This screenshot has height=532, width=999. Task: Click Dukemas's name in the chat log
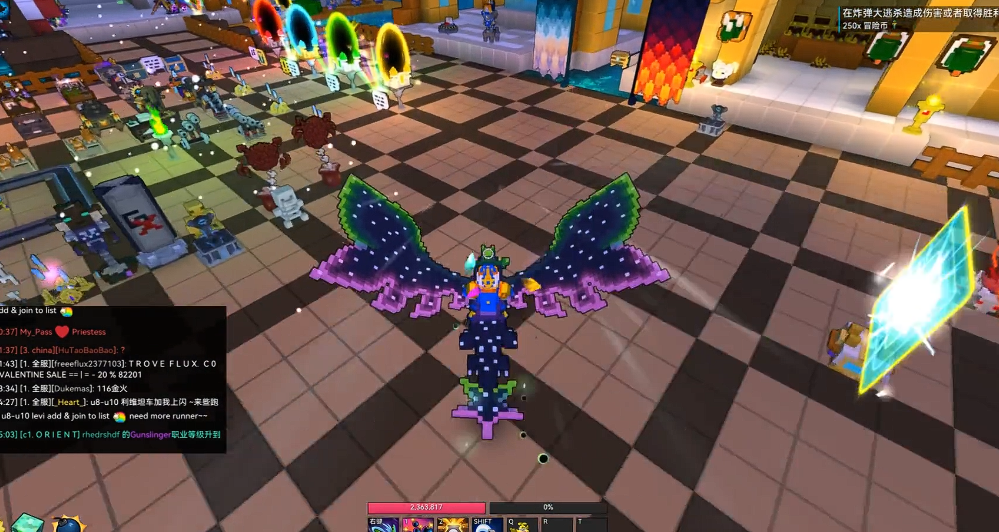click(71, 387)
